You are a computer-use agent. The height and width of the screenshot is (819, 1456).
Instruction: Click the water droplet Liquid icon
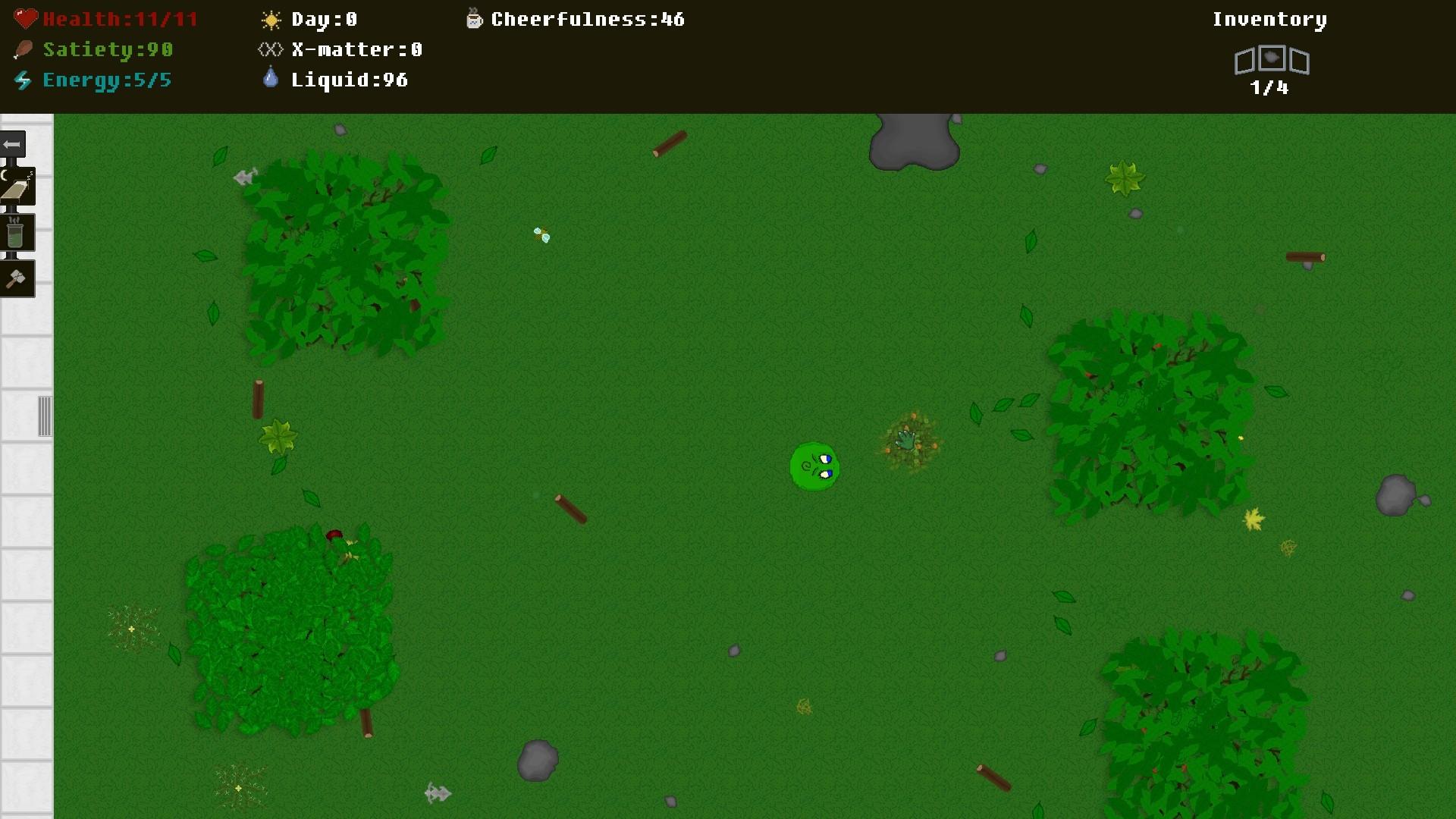(270, 79)
